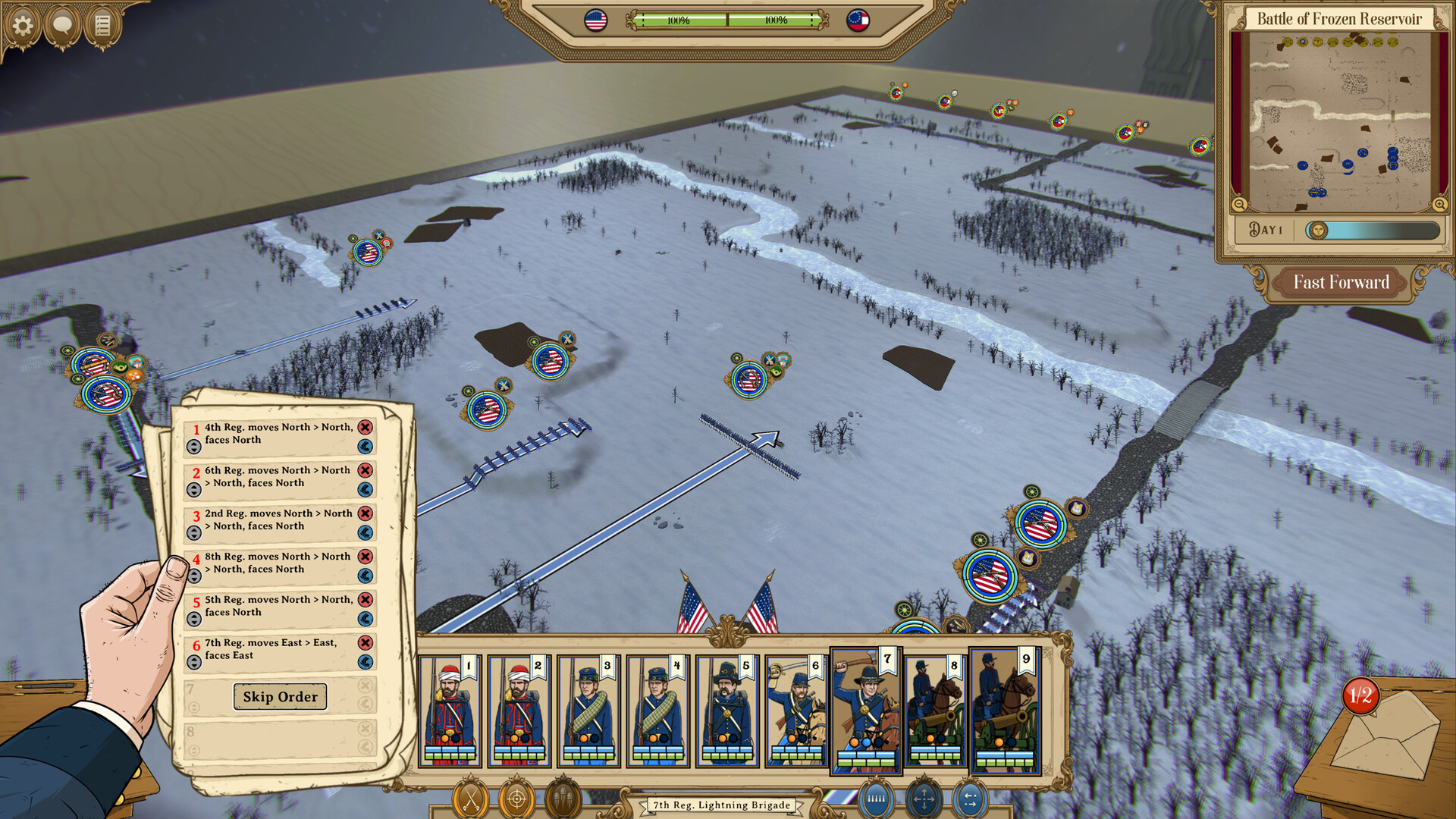Choose unit card number 5
The height and width of the screenshot is (819, 1456).
[727, 711]
